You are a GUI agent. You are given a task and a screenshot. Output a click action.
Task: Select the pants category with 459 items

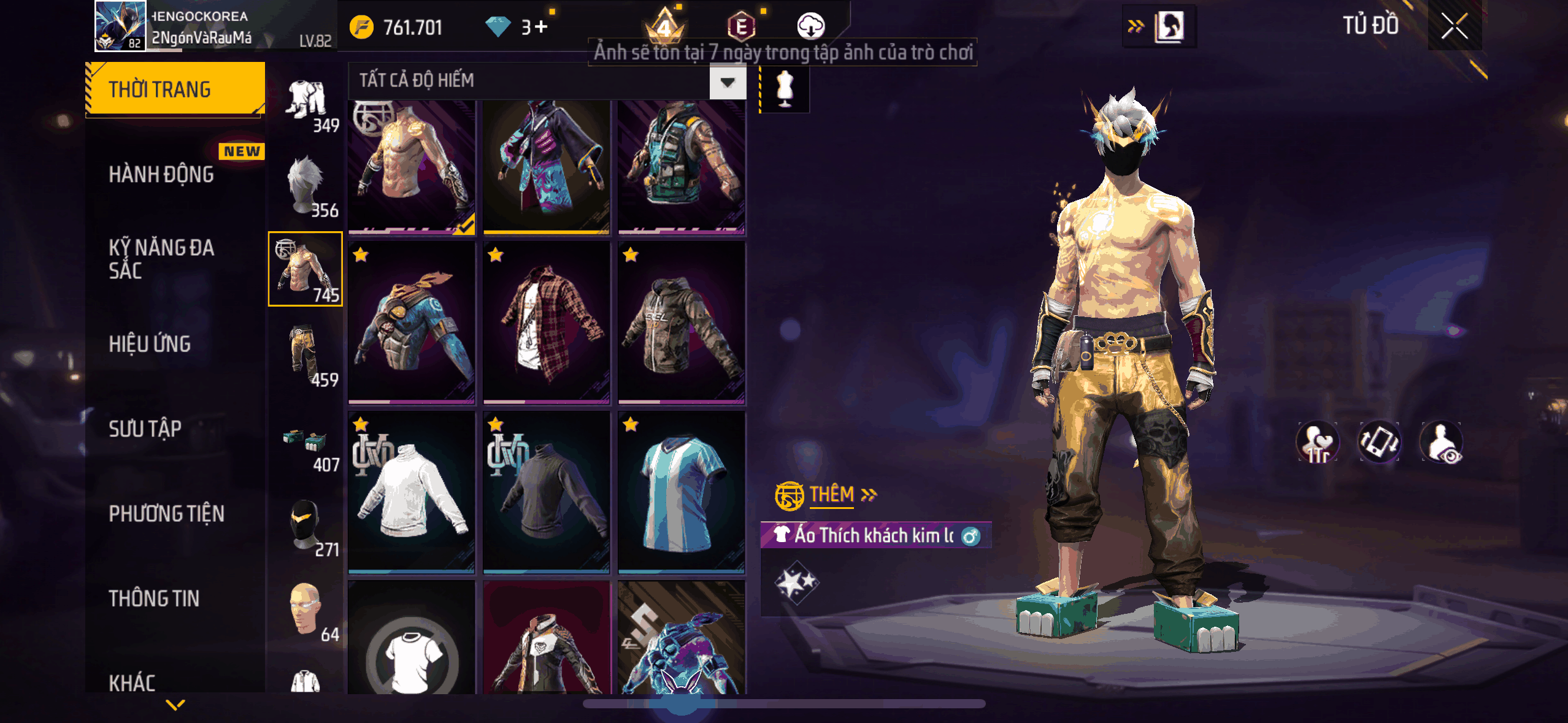tap(306, 354)
